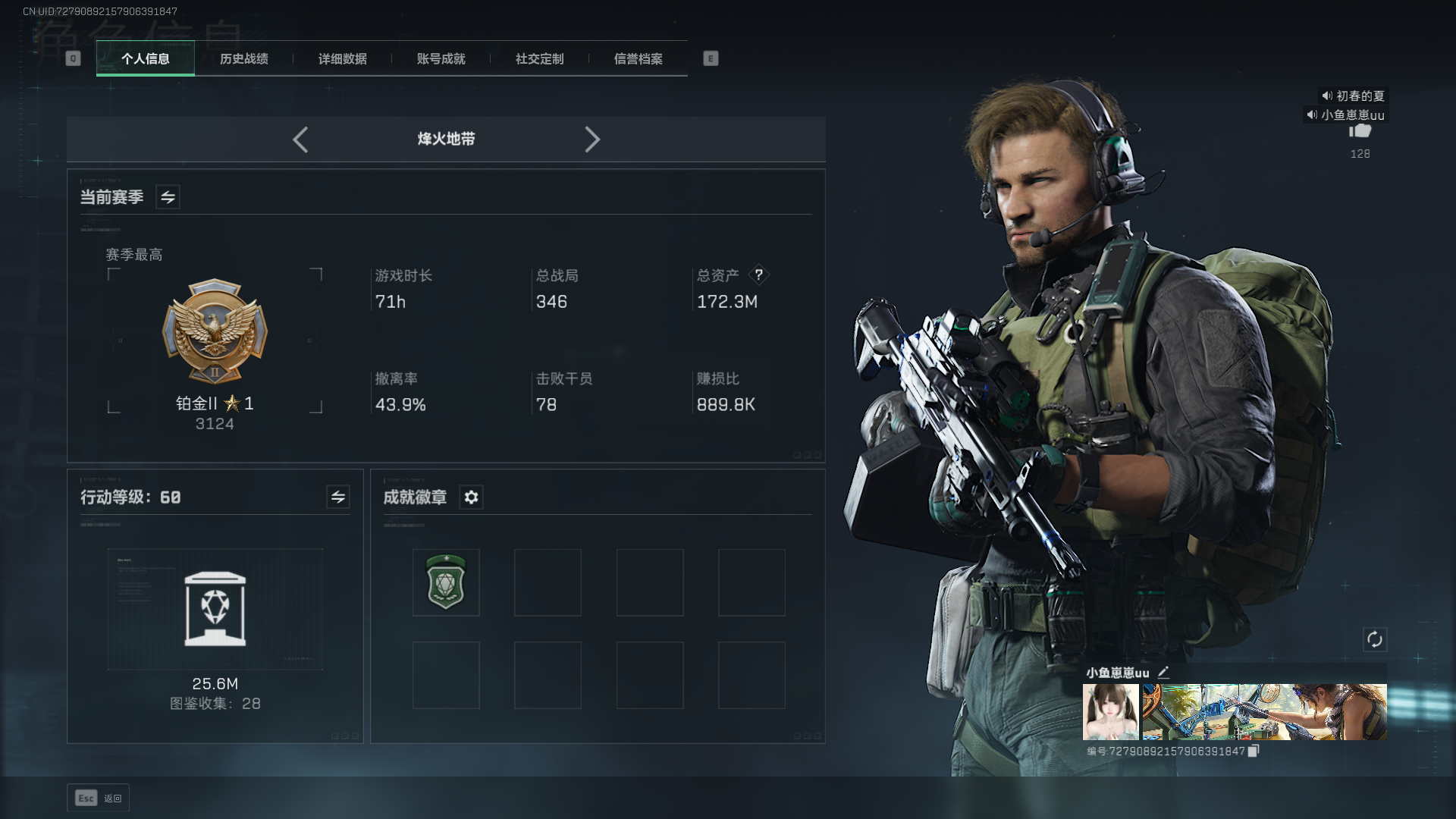
Task: Select the green shield achievement badge
Action: coord(446,582)
